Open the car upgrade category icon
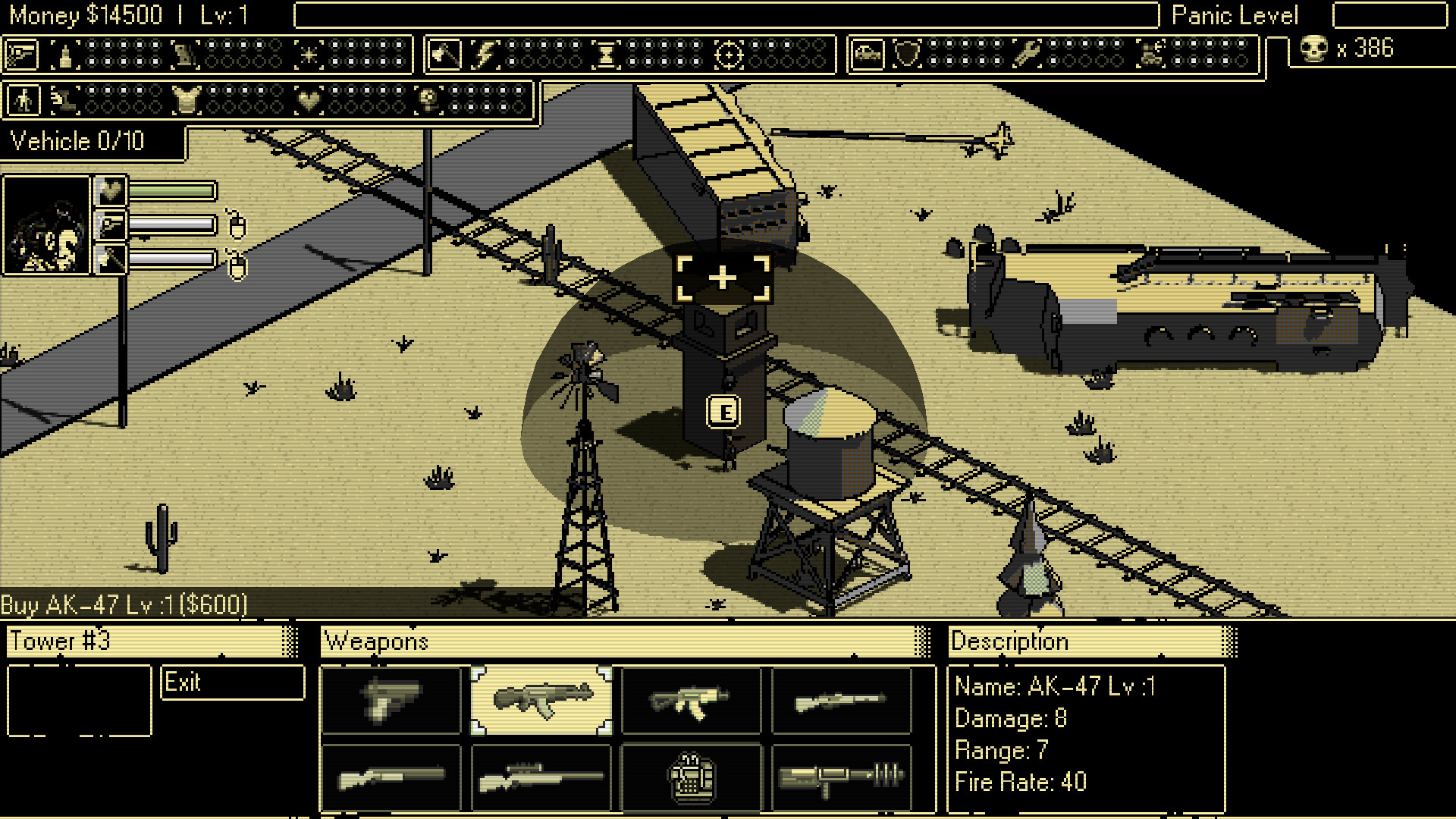 coord(867,53)
